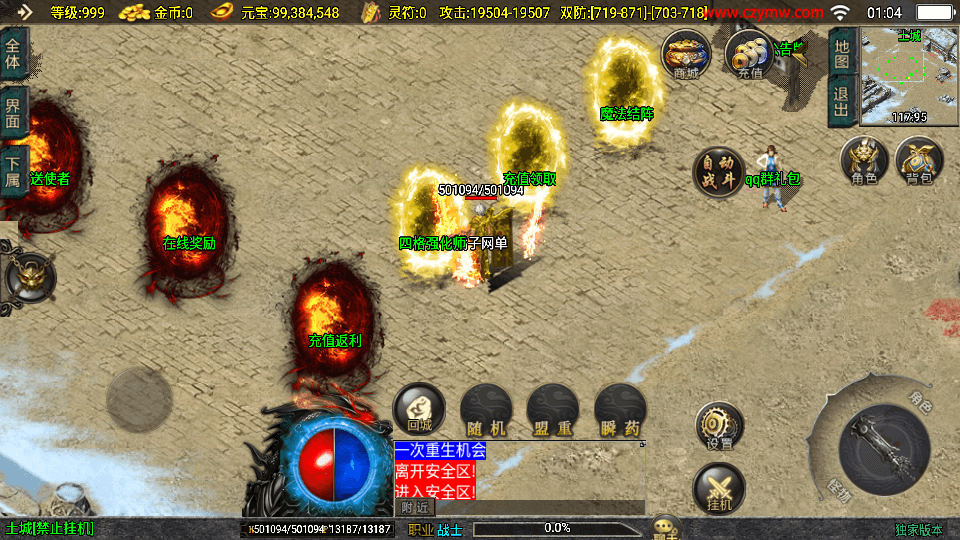Switch to the 界面 tab
Screen dimensions: 960x540
pos(14,112)
